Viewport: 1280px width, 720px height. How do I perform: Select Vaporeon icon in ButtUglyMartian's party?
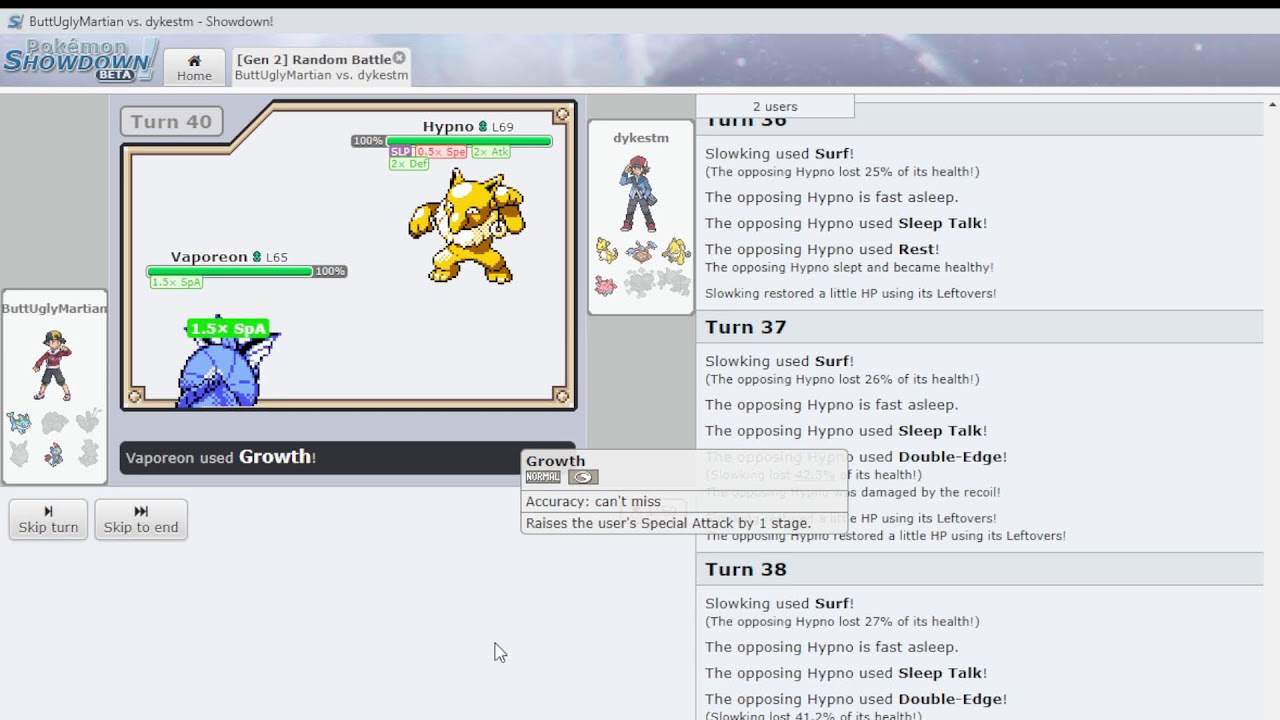[19, 423]
